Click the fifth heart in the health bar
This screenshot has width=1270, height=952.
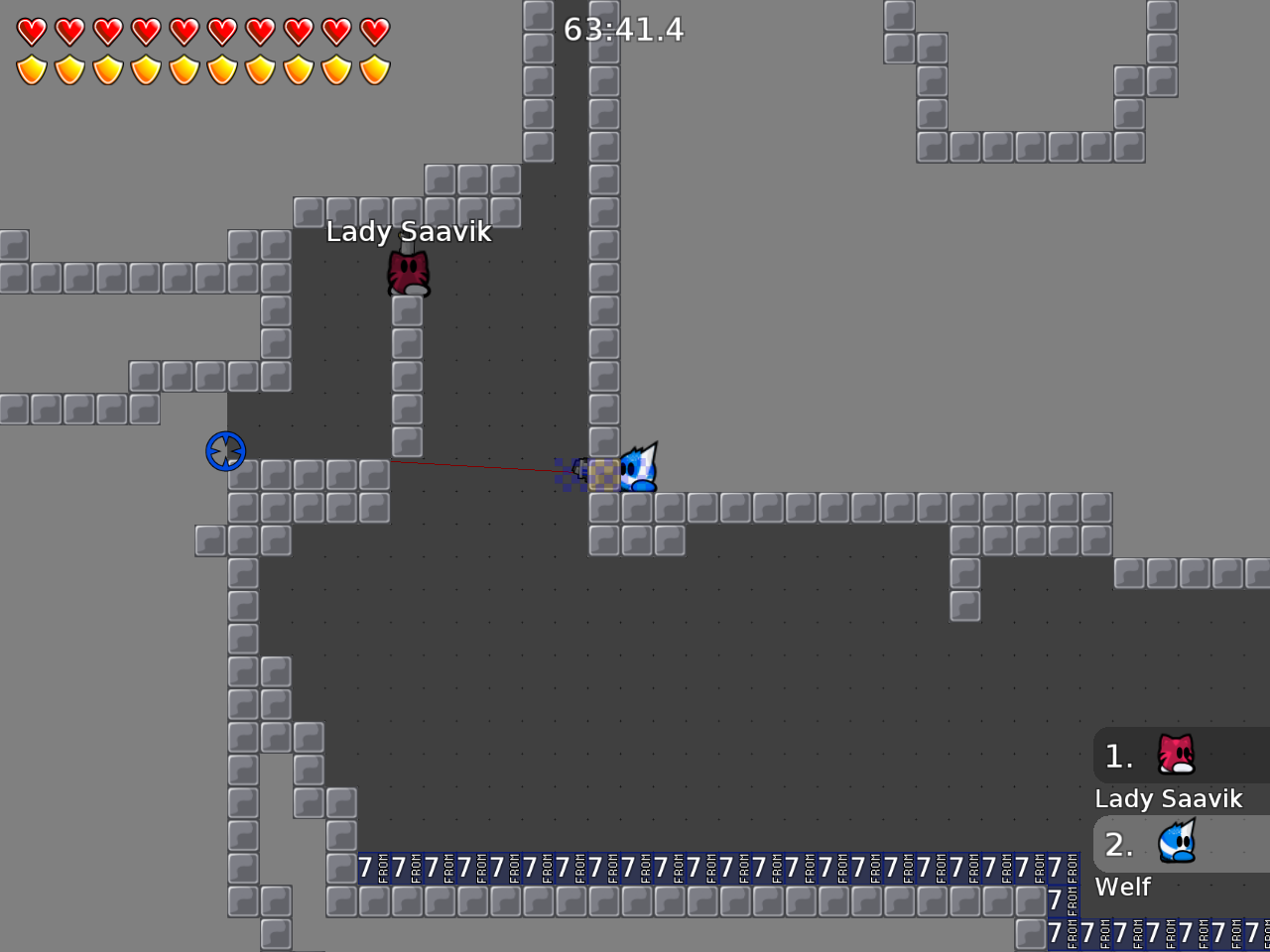pyautogui.click(x=185, y=31)
